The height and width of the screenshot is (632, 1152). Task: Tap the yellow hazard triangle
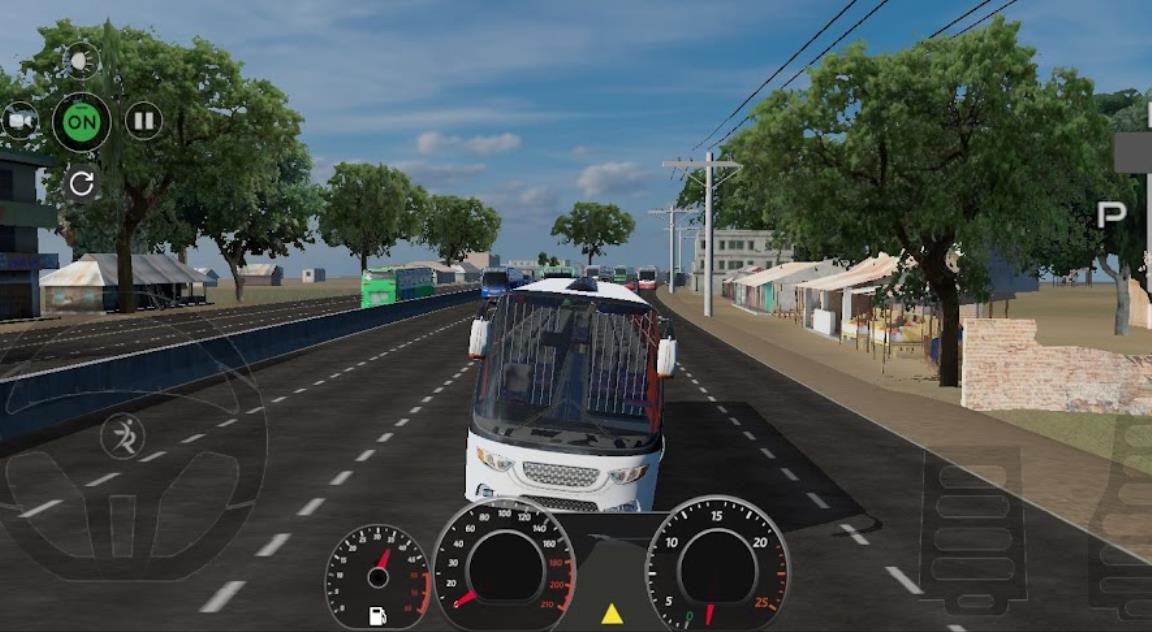tap(612, 613)
